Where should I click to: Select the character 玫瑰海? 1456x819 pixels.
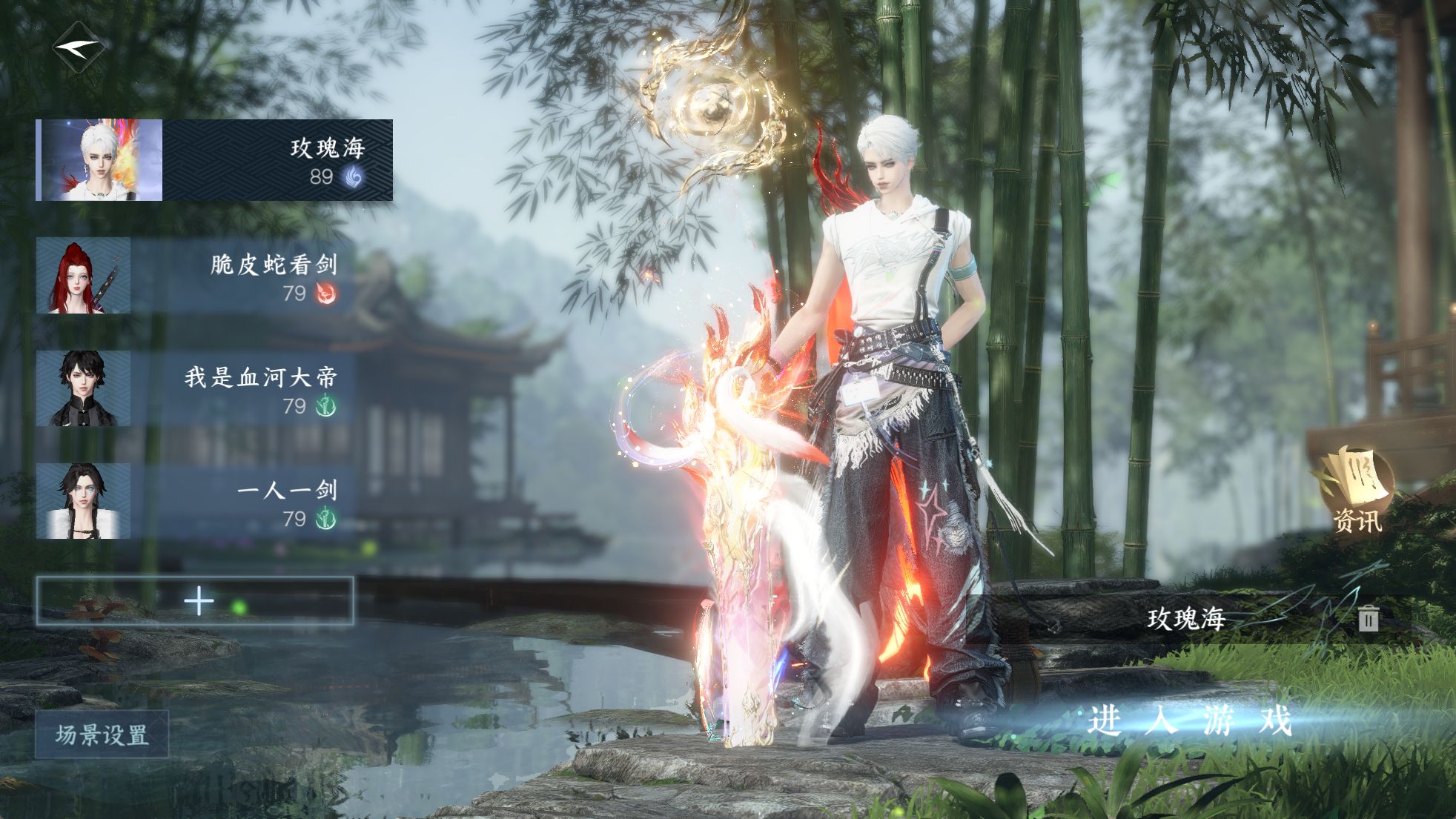(215, 160)
